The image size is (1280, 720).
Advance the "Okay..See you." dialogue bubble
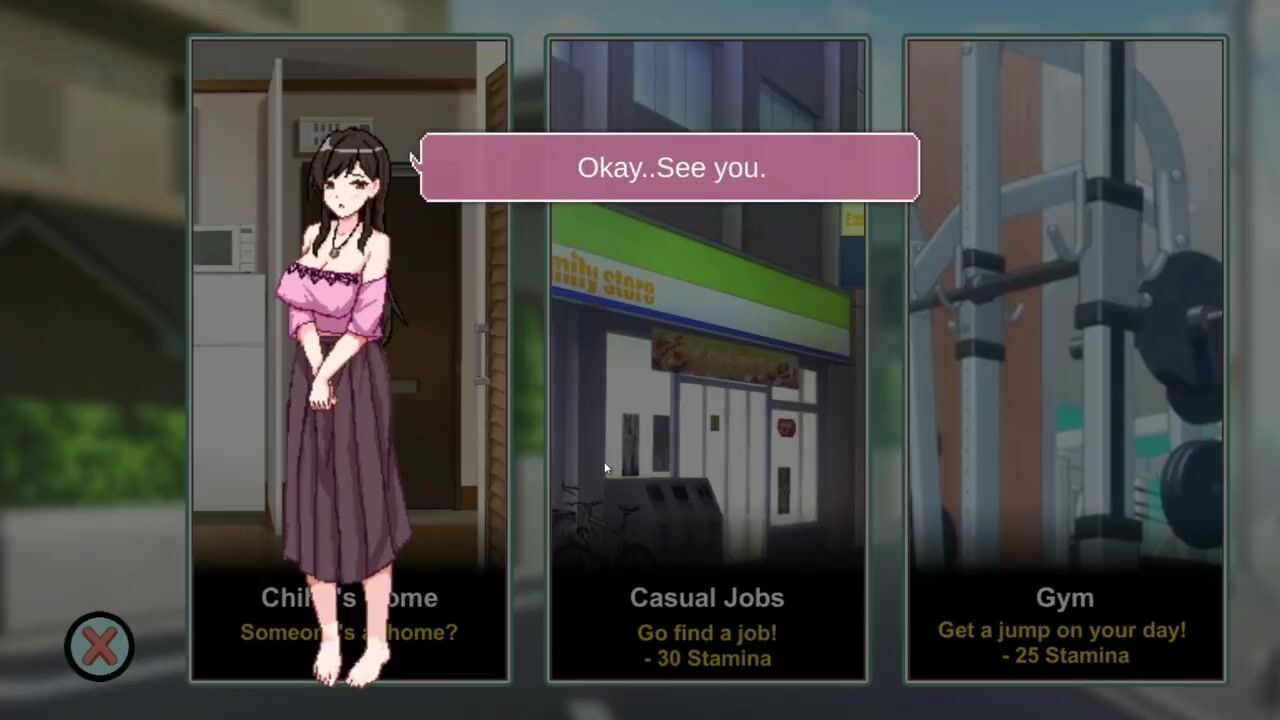[x=670, y=167]
